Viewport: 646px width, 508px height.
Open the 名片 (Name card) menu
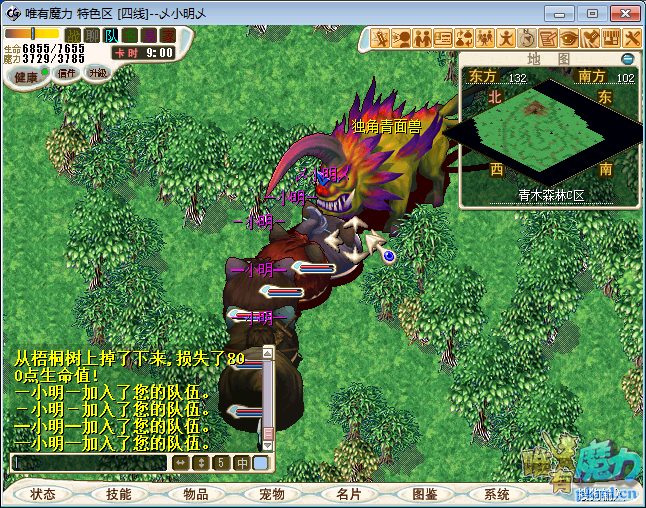(347, 494)
